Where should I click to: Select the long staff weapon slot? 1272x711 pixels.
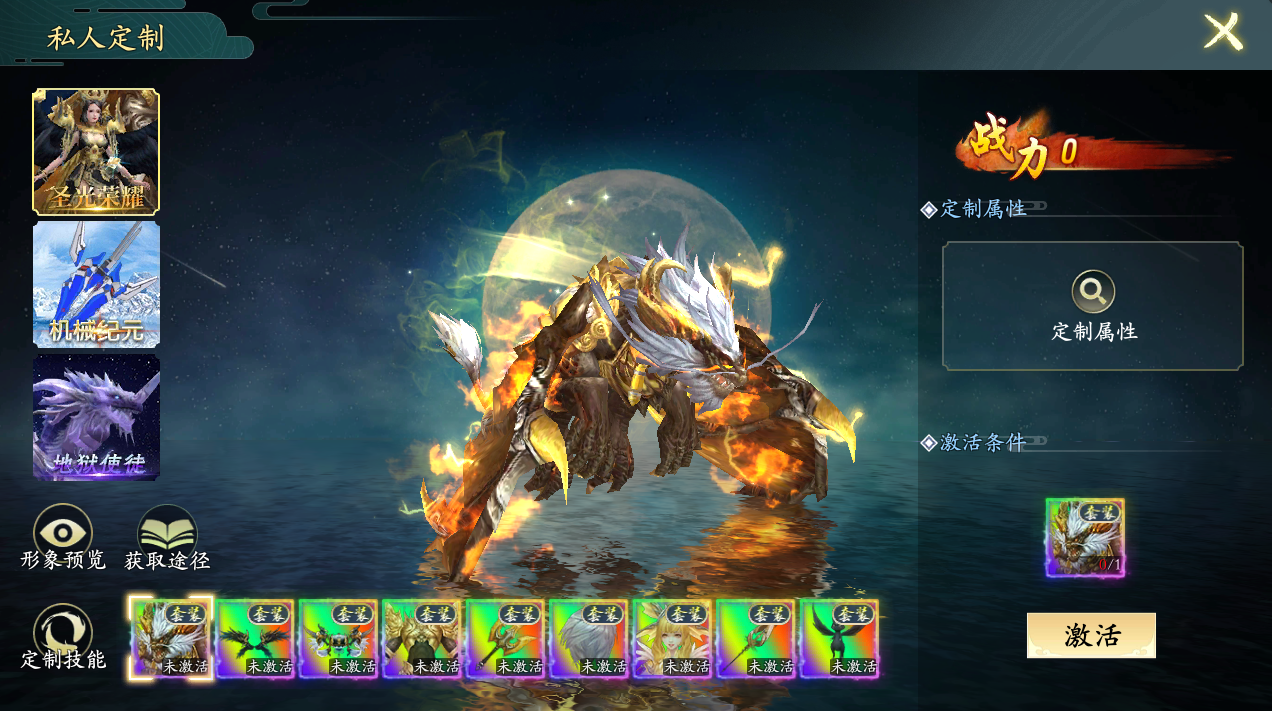point(756,638)
